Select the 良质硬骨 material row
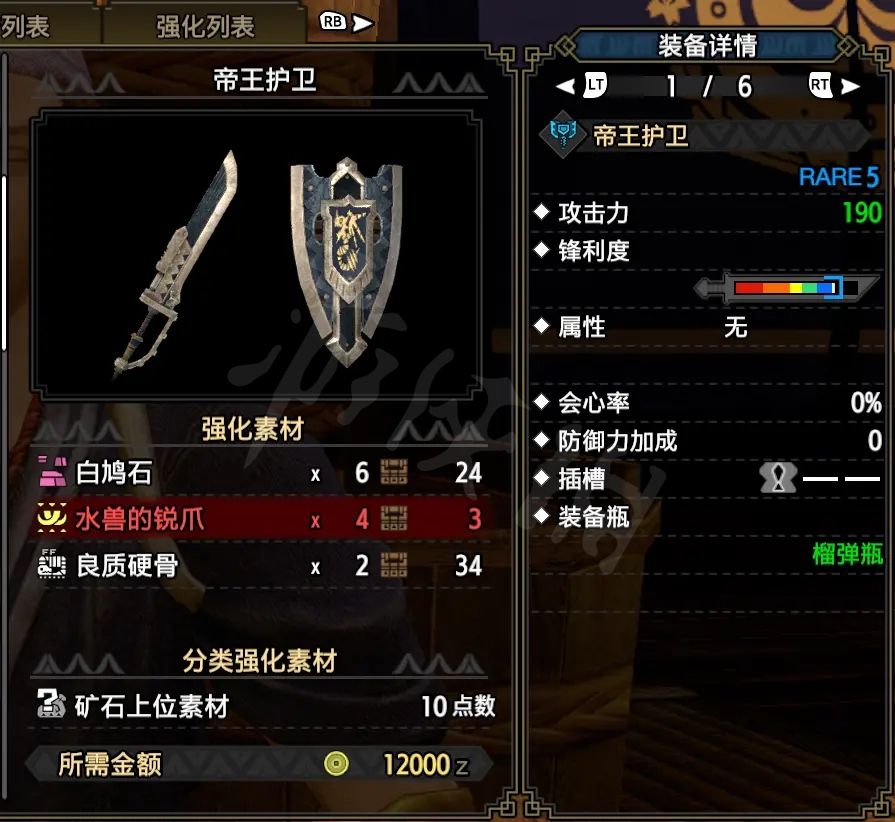The height and width of the screenshot is (822, 895). coord(258,566)
